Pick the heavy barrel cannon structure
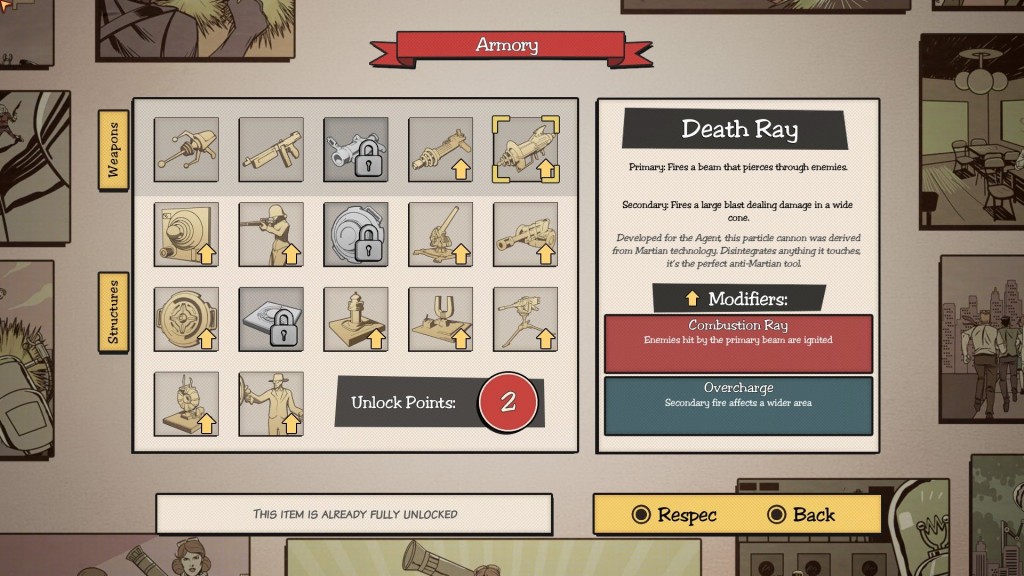Image resolution: width=1024 pixels, height=576 pixels. (526, 235)
